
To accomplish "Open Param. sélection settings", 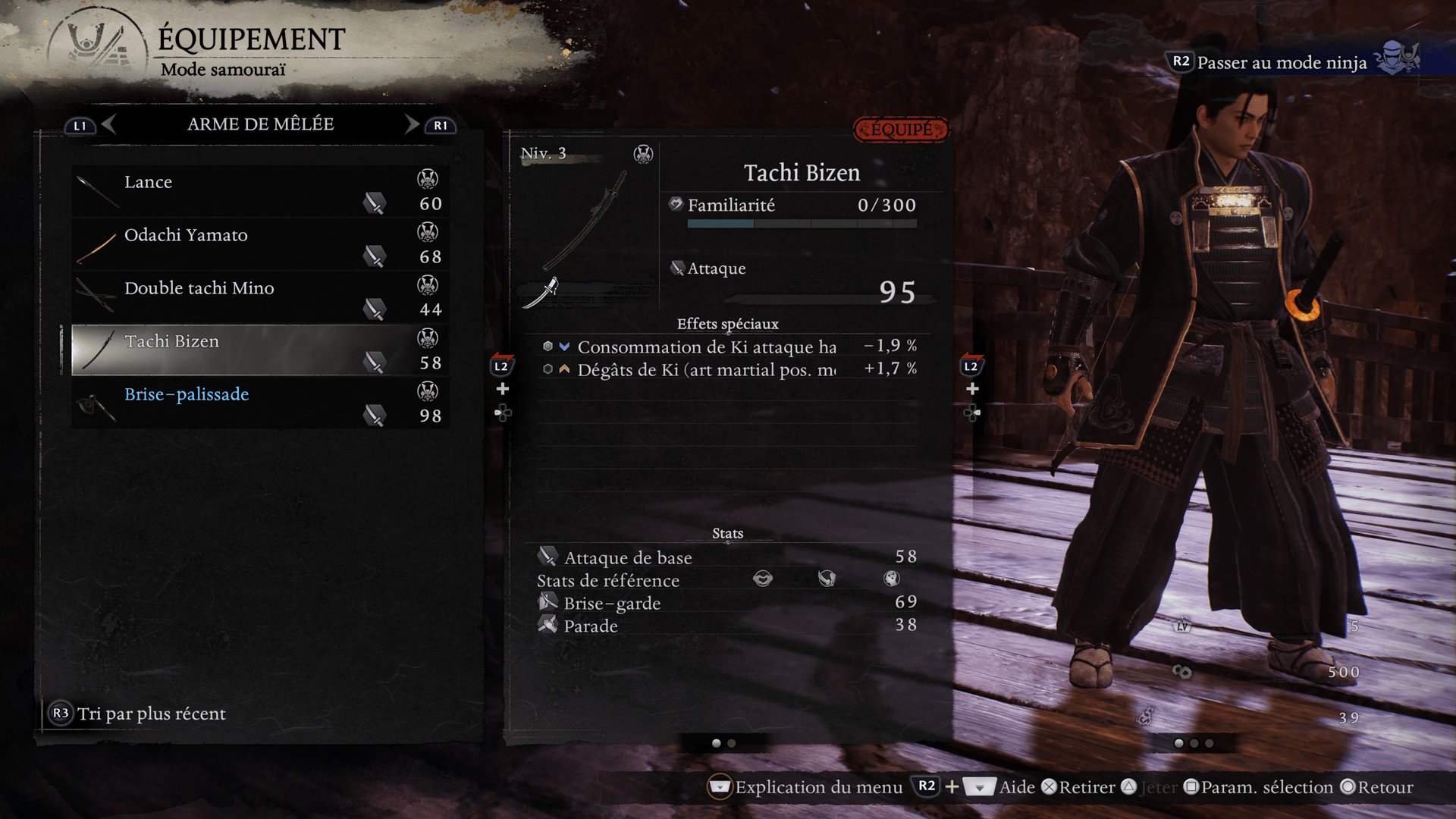I will point(1266,787).
